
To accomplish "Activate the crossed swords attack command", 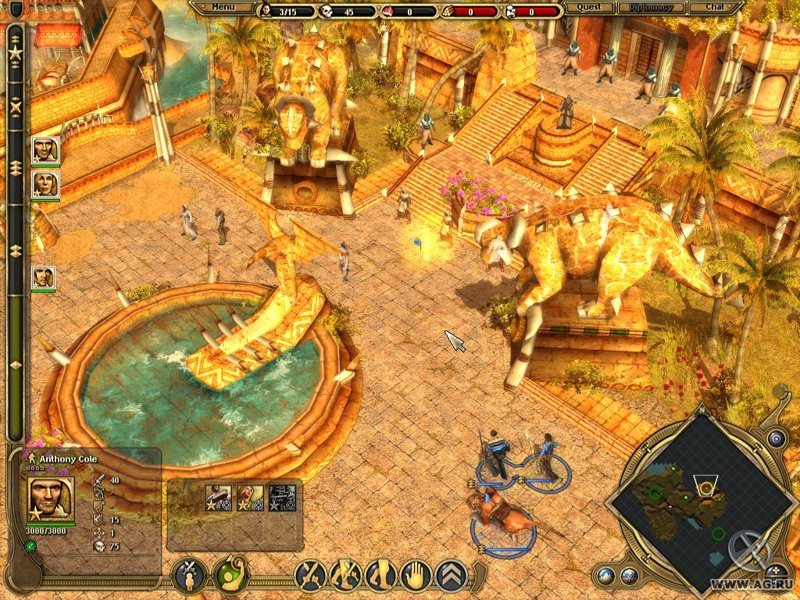I will 310,575.
